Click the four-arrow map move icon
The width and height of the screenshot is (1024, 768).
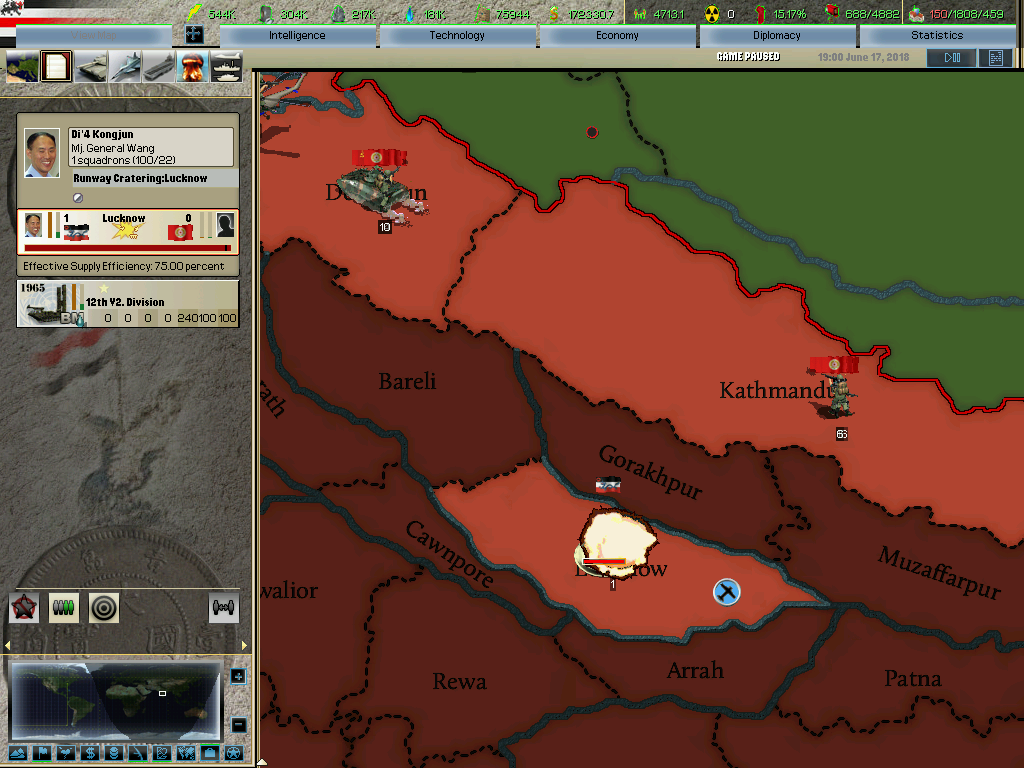point(194,34)
